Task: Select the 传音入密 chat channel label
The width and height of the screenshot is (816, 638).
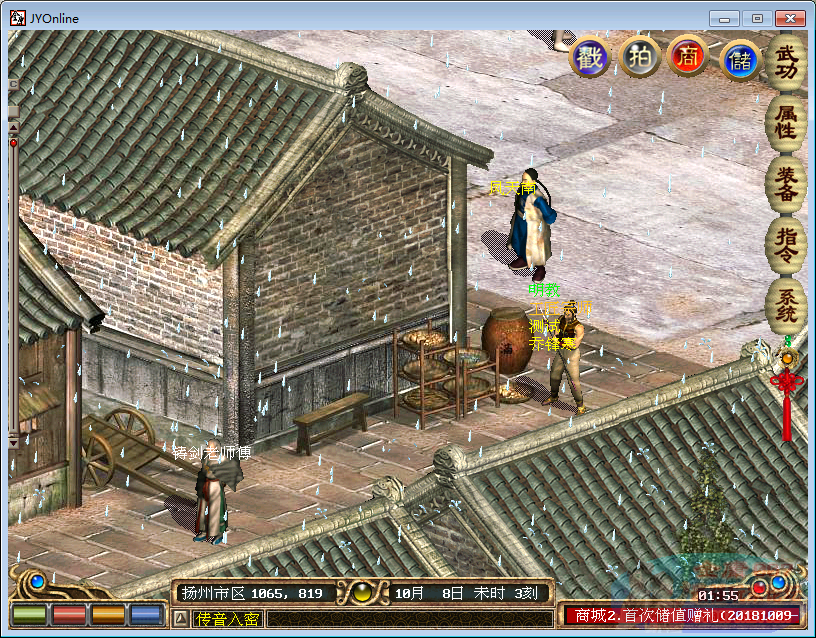Action: 227,619
